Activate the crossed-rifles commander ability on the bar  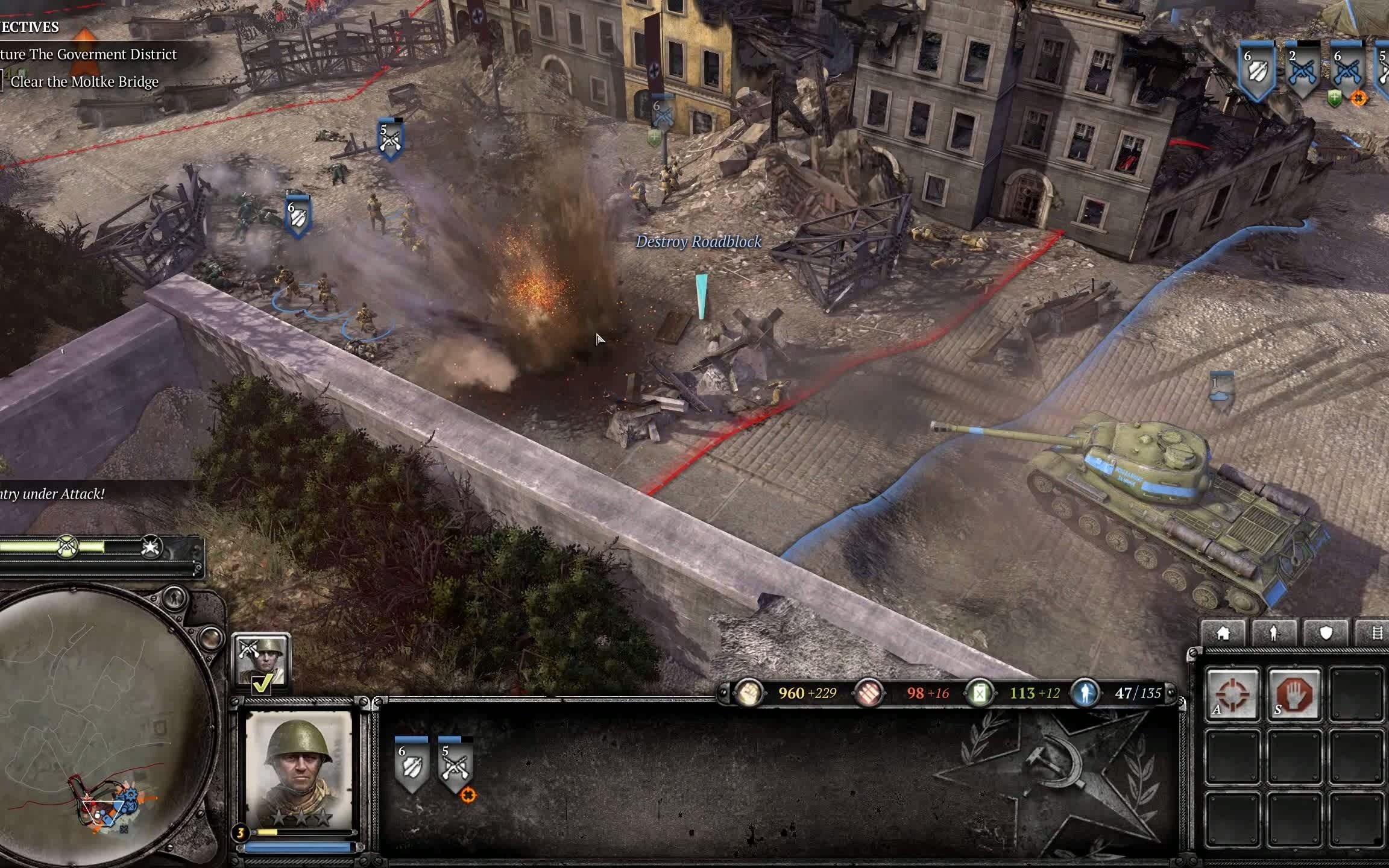click(68, 547)
